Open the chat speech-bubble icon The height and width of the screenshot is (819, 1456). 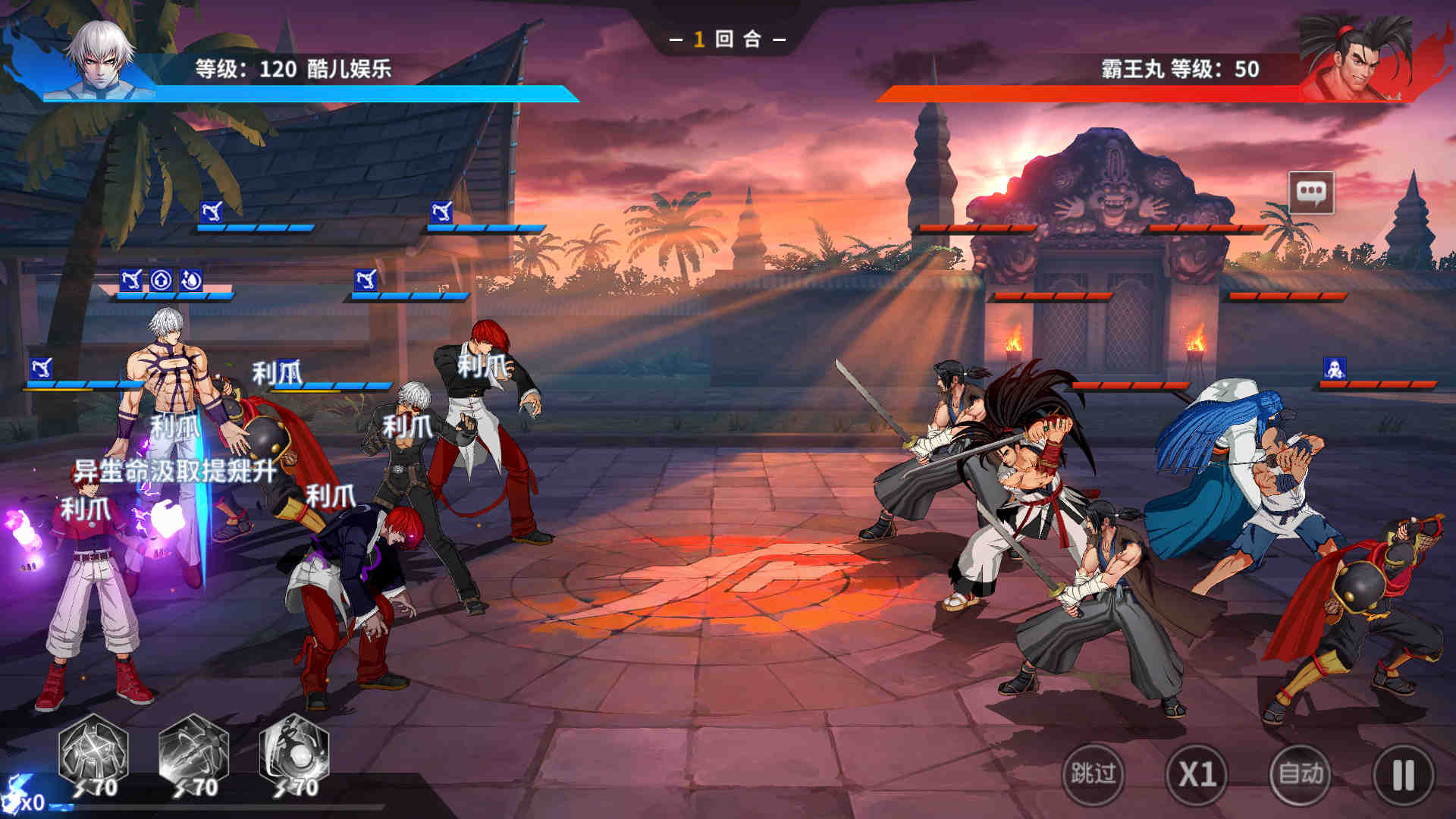point(1311,193)
